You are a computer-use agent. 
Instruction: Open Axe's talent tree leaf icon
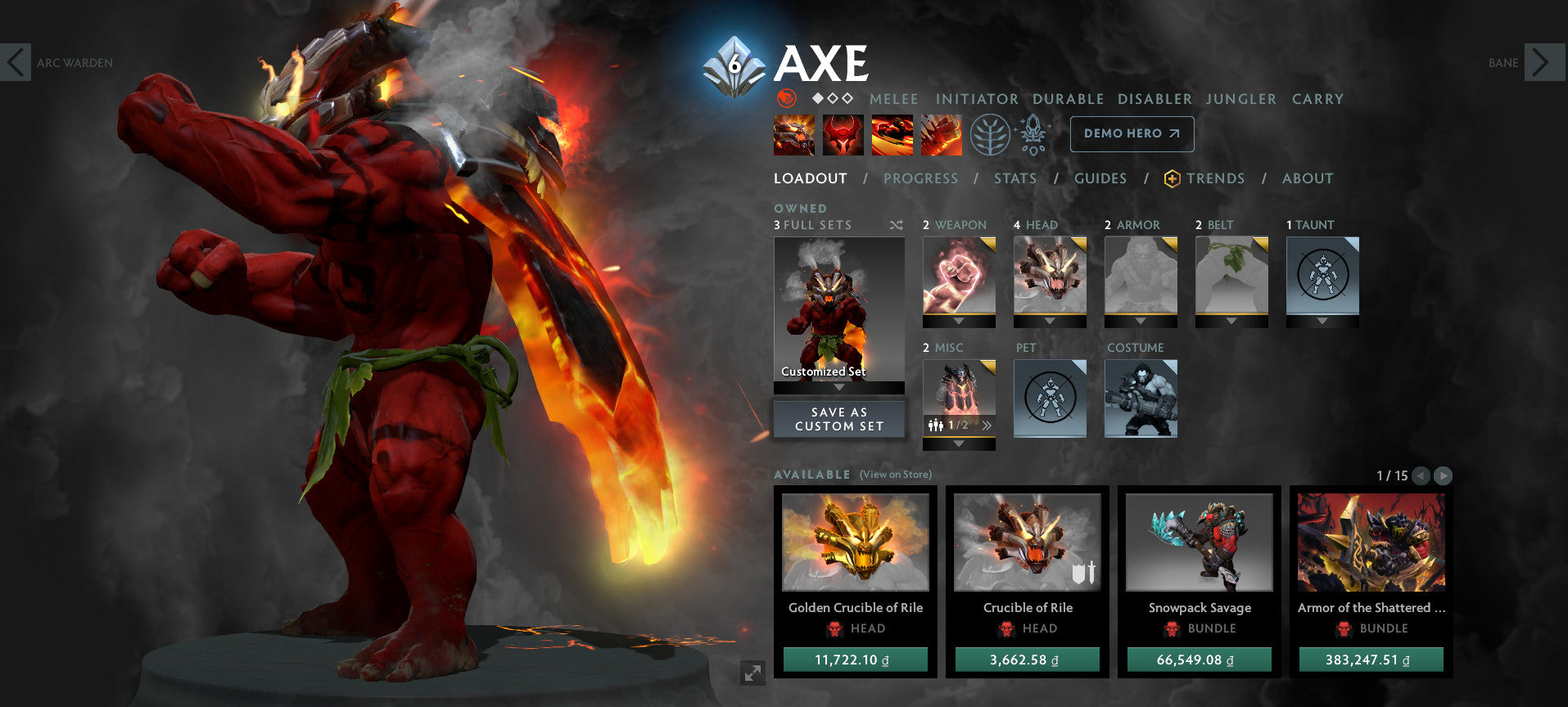click(990, 135)
